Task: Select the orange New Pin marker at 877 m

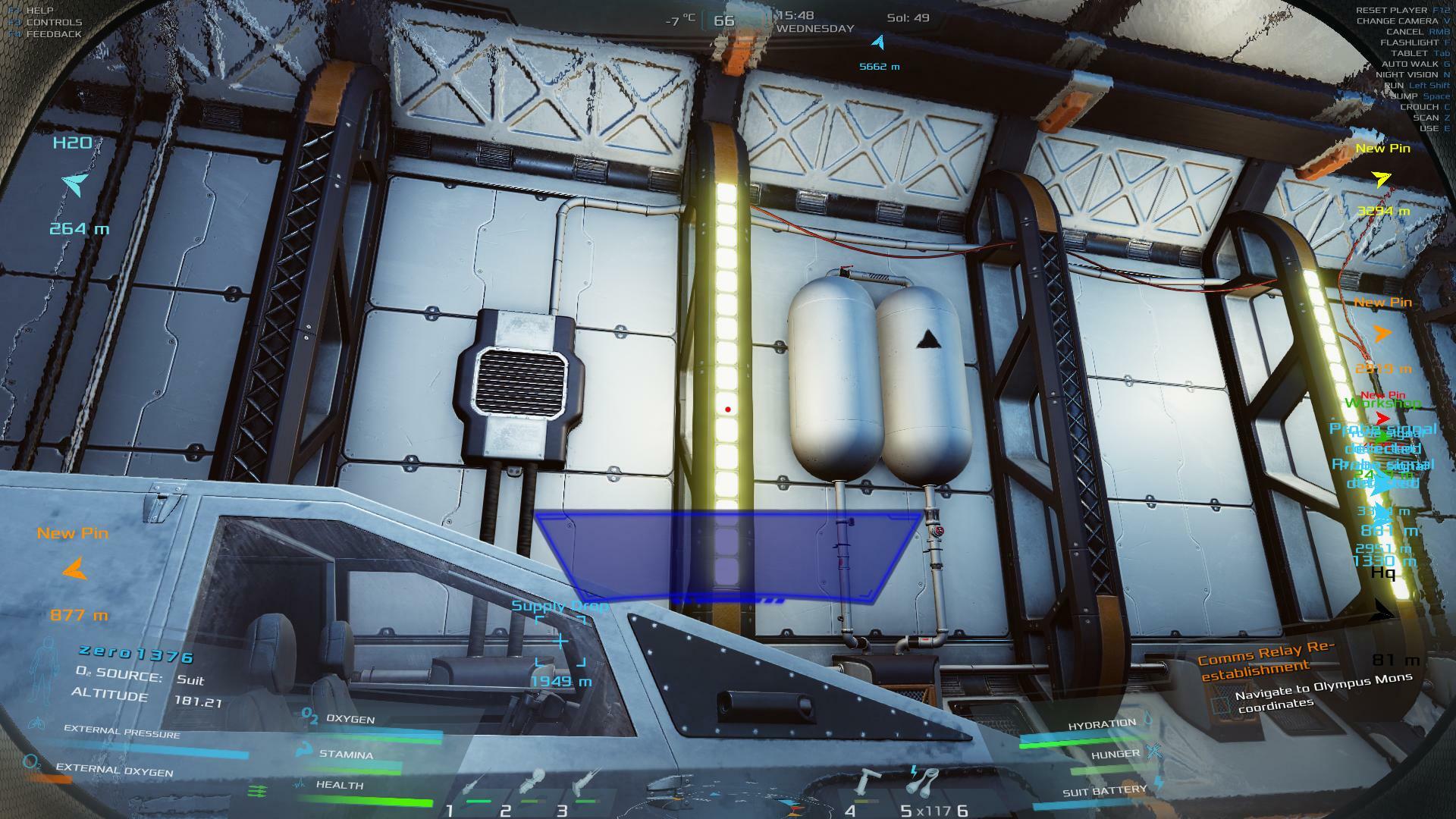Action: (x=74, y=569)
